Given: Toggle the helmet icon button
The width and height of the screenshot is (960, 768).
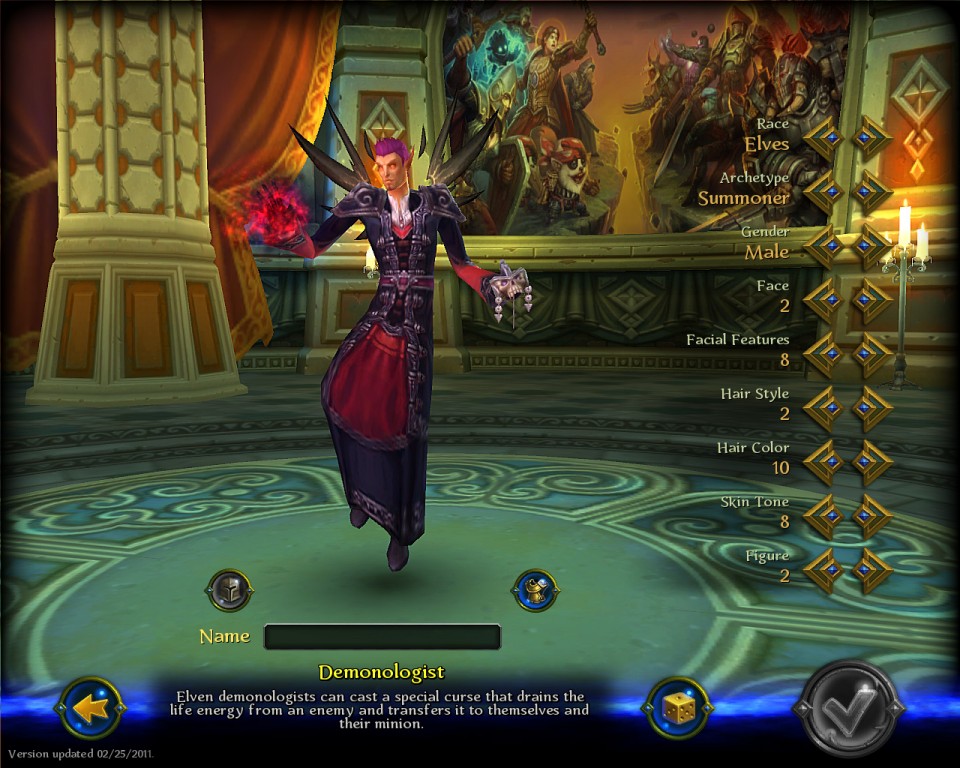Looking at the screenshot, I should (229, 591).
